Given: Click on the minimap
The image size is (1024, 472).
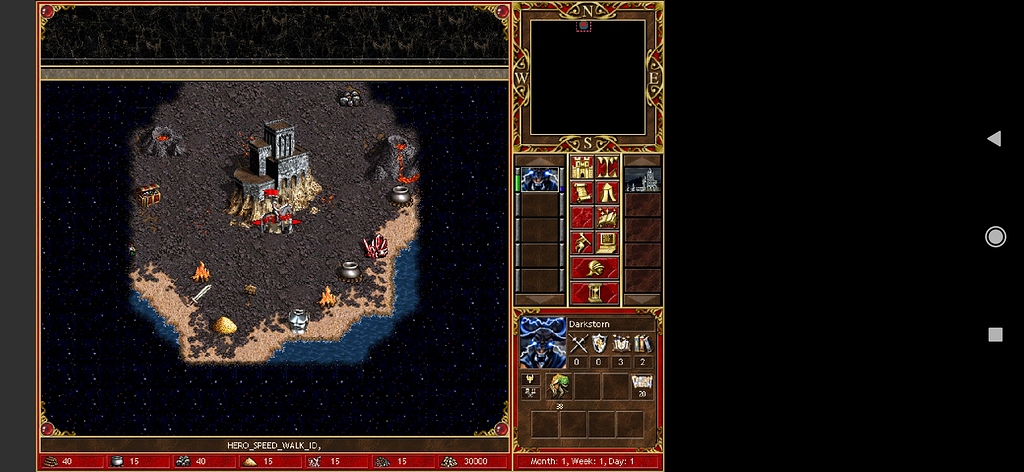Looking at the screenshot, I should pos(587,77).
